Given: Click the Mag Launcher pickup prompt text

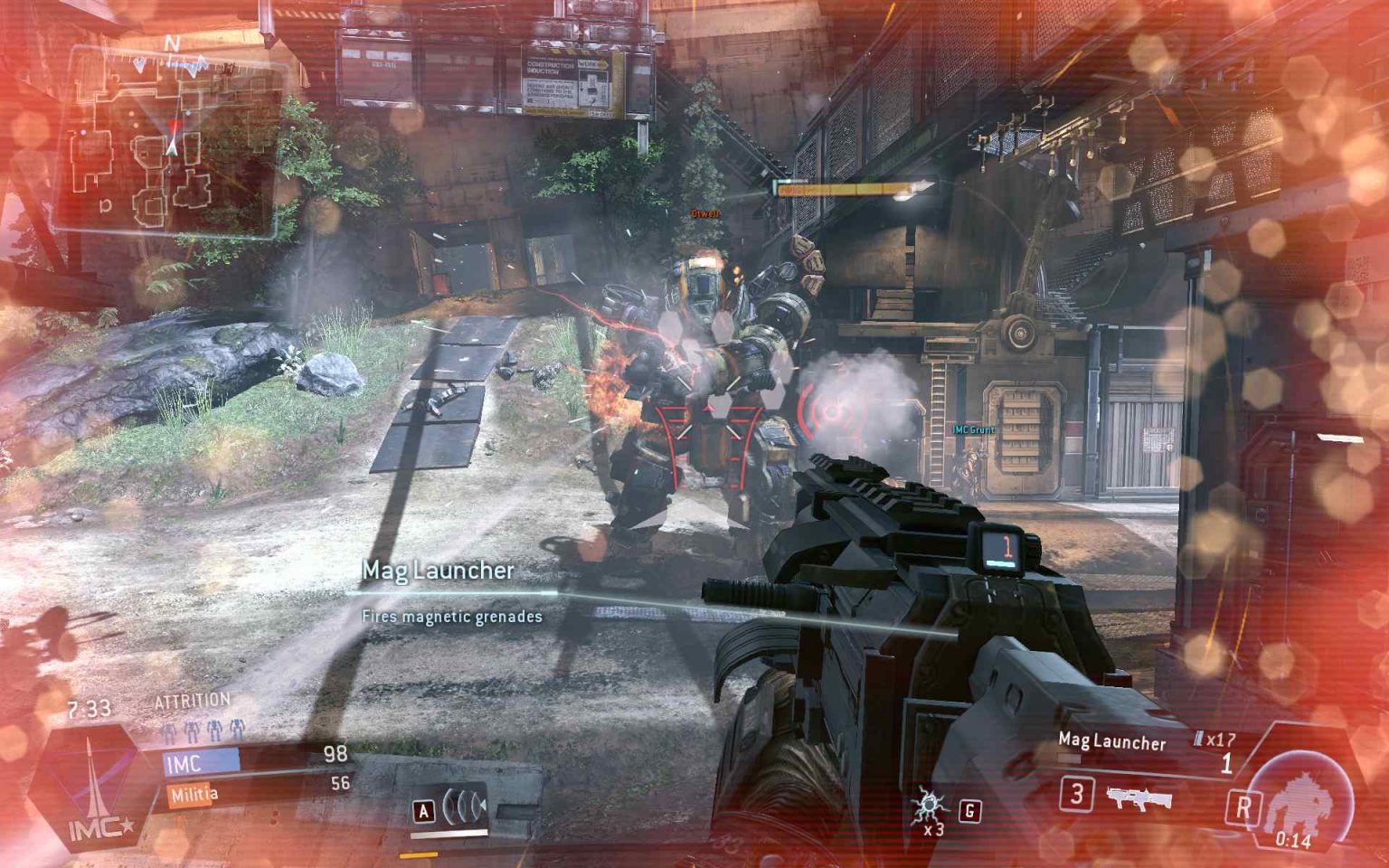Looking at the screenshot, I should point(438,571).
